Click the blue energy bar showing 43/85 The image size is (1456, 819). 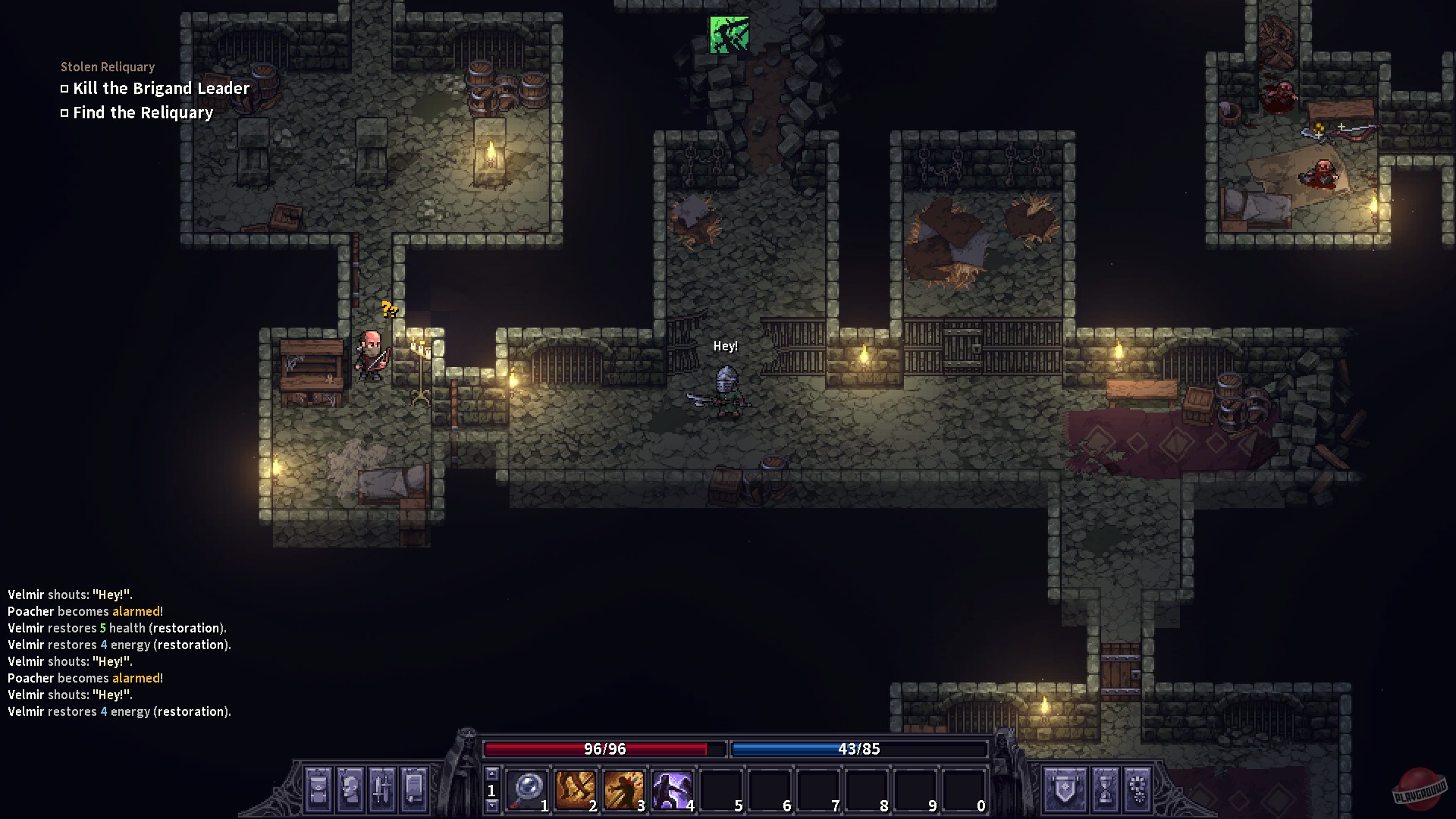[x=858, y=749]
